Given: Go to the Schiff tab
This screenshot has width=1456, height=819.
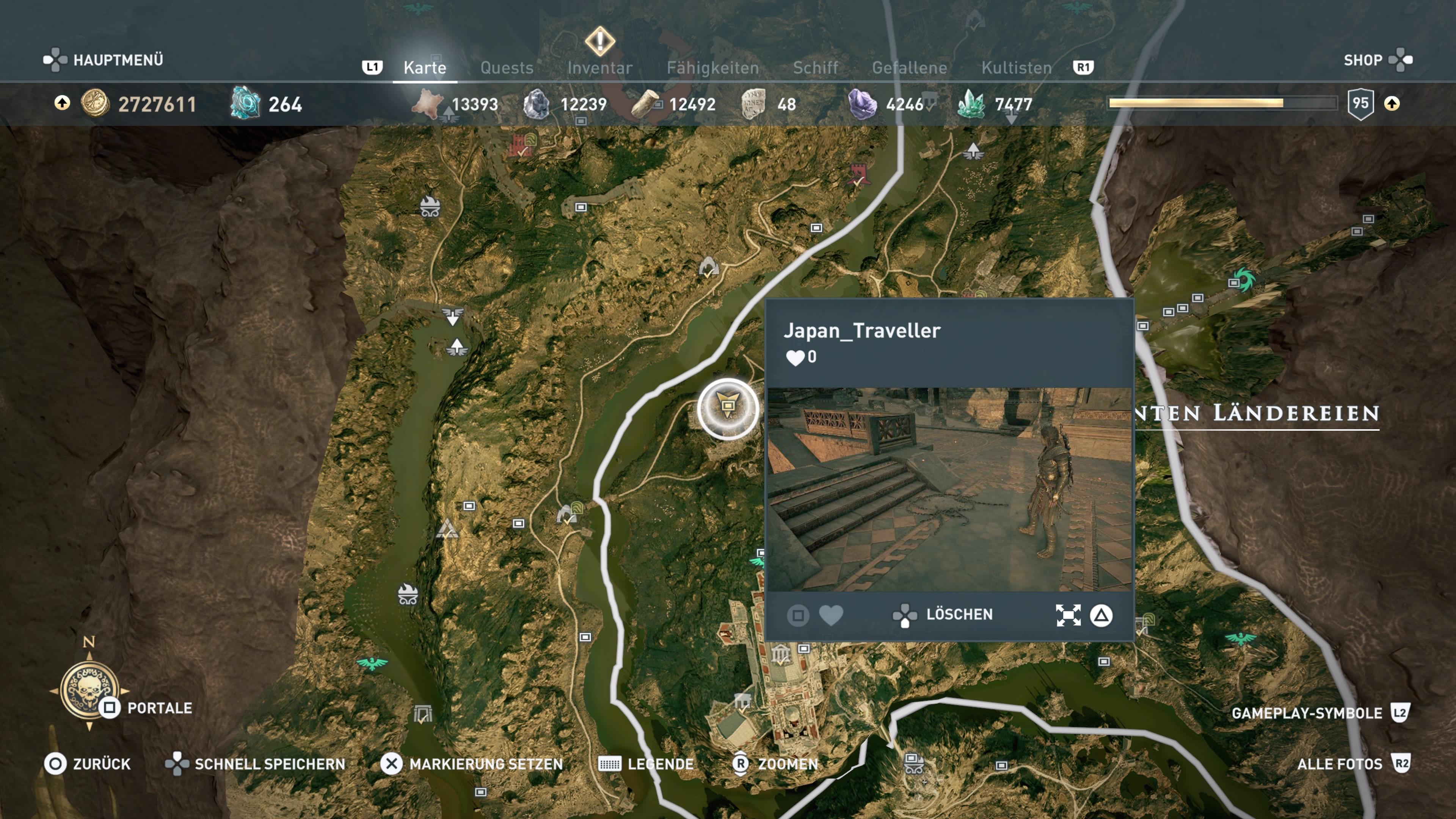Looking at the screenshot, I should click(x=815, y=68).
